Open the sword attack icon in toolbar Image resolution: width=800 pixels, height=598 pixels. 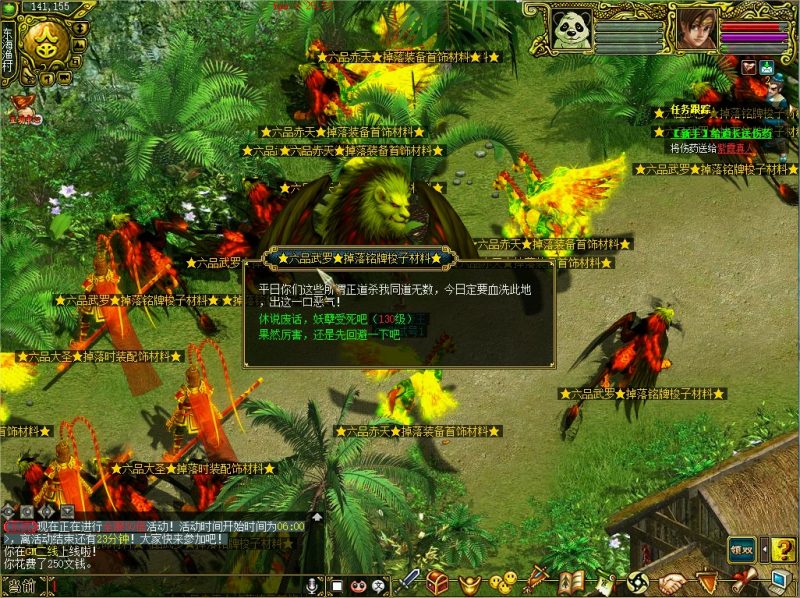pyautogui.click(x=408, y=581)
